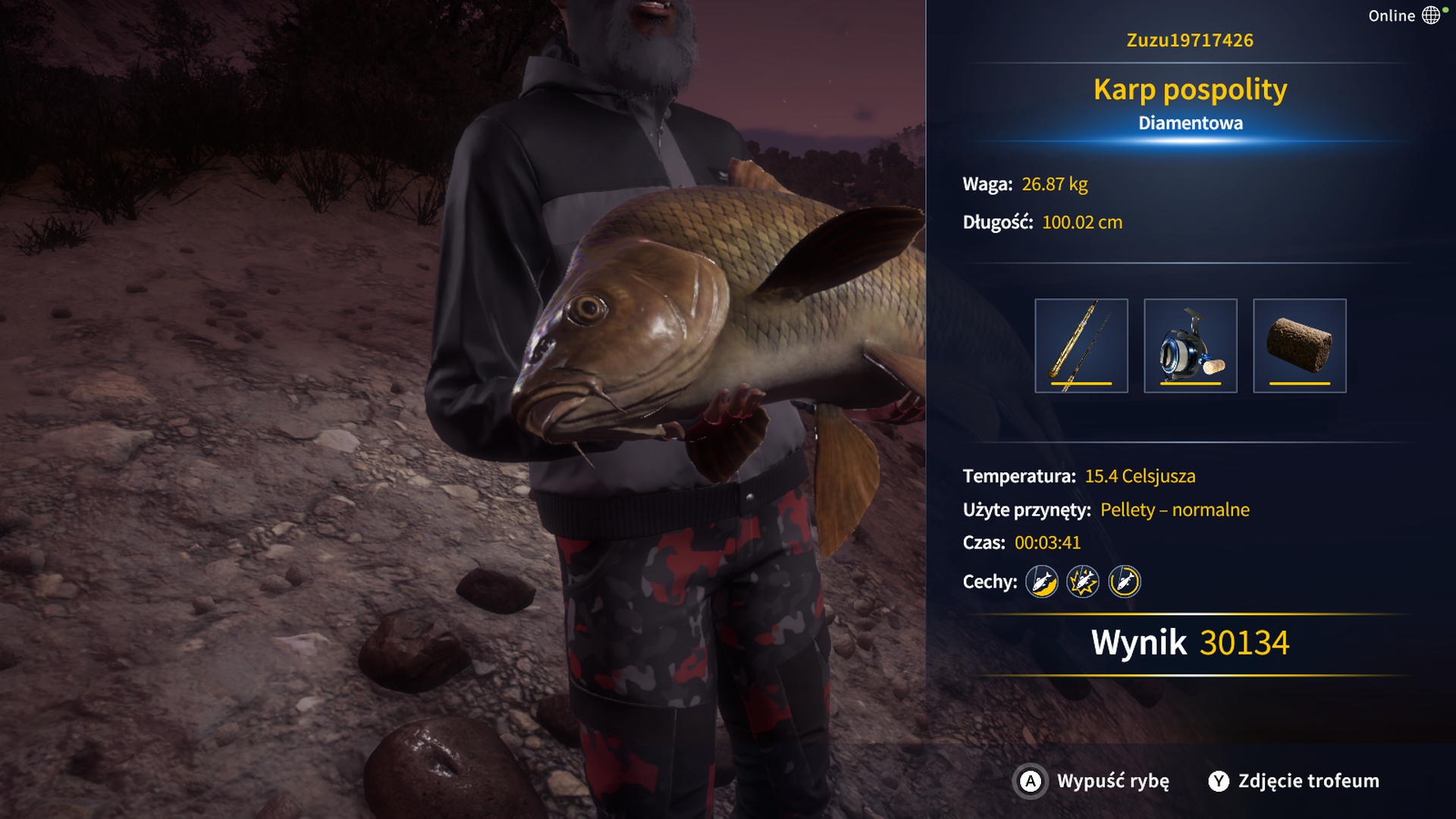This screenshot has height=819, width=1456.
Task: Select the blue spinning reel slot
Action: tap(1190, 346)
